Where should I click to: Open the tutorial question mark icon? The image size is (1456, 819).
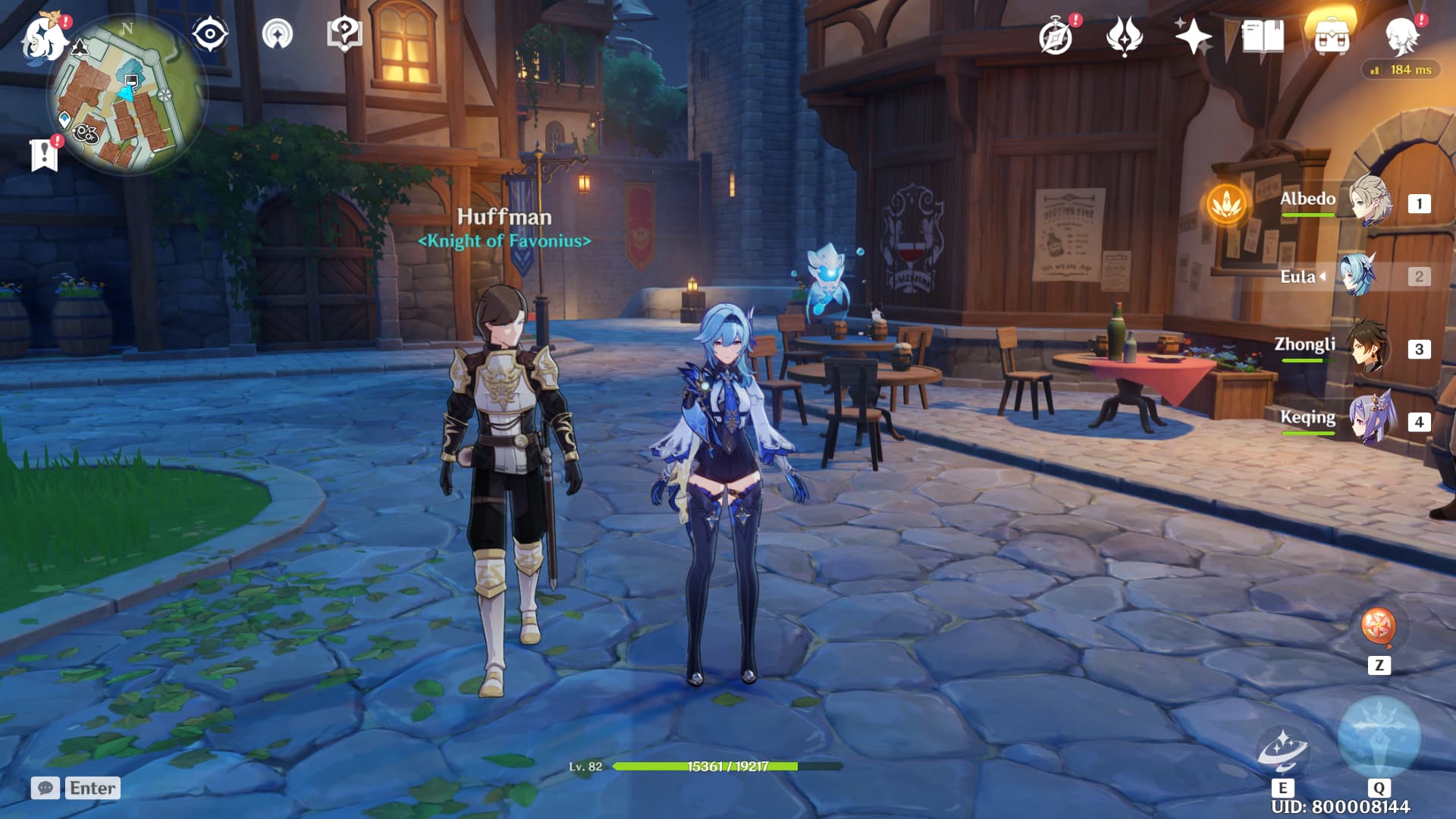tap(344, 34)
